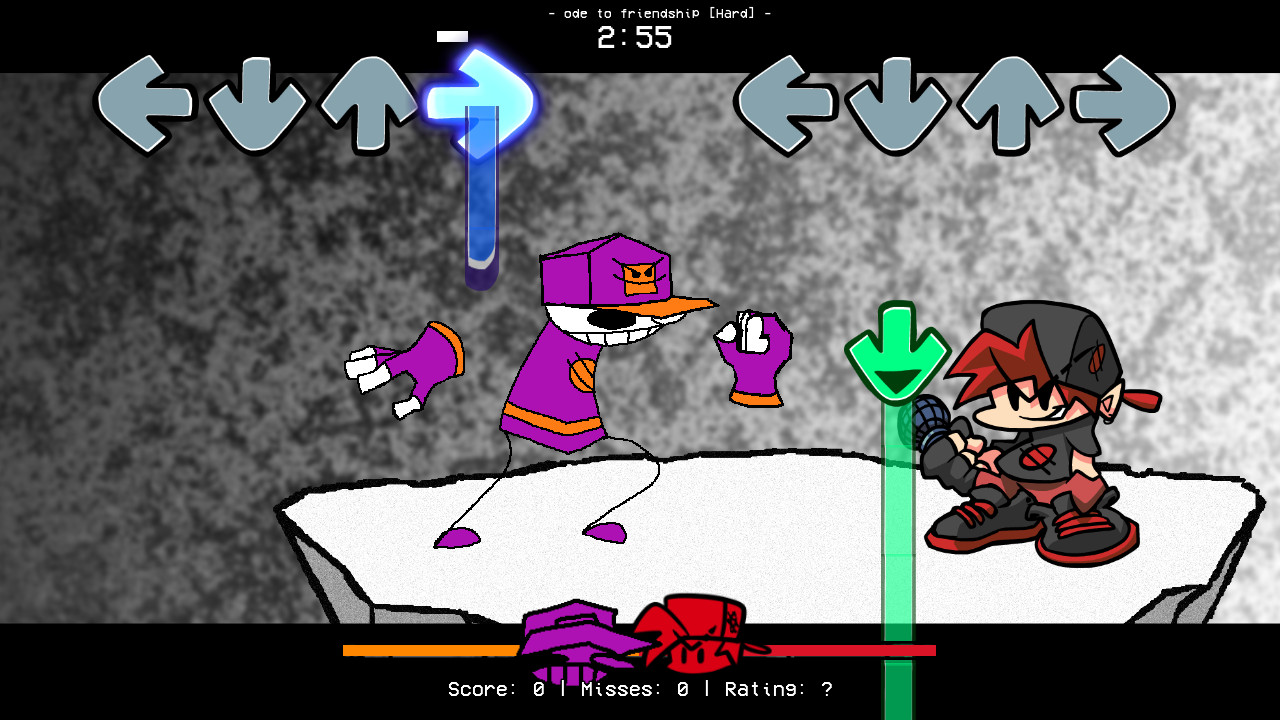This screenshot has height=720, width=1280.
Task: Click the green falling down note
Action: pyautogui.click(x=895, y=350)
